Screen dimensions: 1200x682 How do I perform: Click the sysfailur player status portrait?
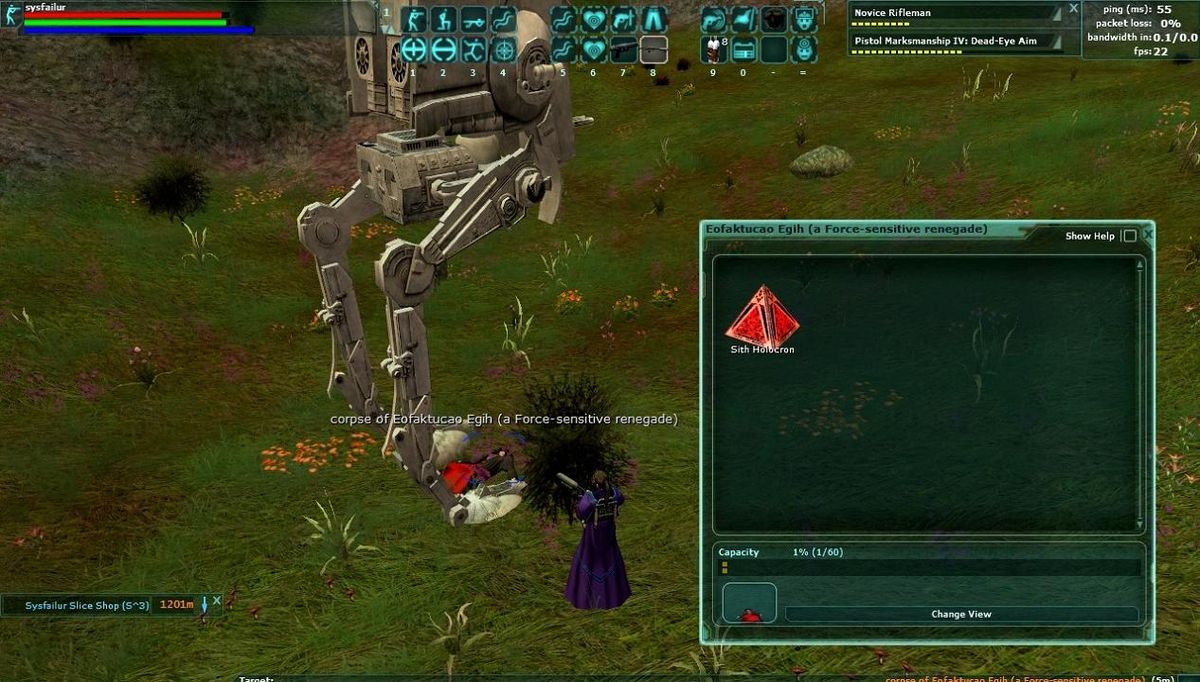13,16
